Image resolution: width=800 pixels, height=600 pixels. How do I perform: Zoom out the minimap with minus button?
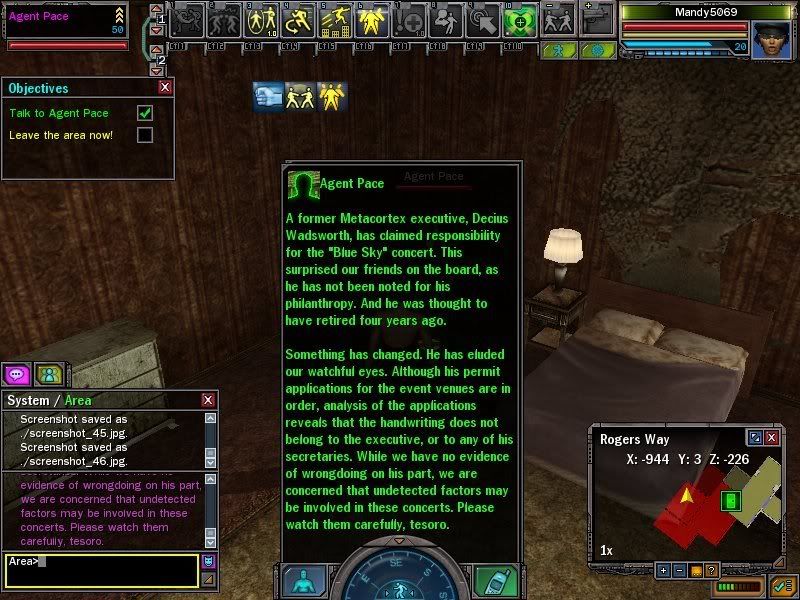click(x=678, y=570)
